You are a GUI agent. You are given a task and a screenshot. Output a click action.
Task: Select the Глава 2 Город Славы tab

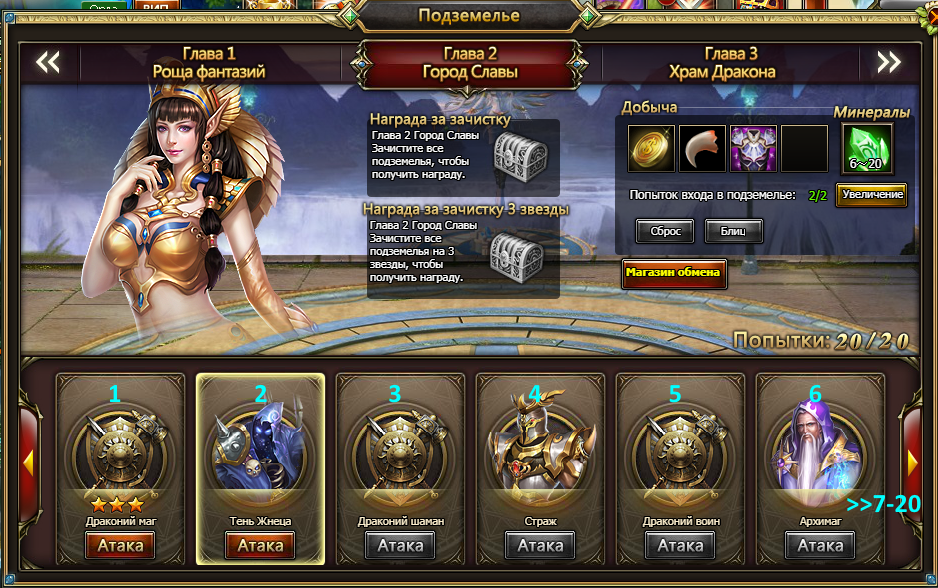pos(470,62)
